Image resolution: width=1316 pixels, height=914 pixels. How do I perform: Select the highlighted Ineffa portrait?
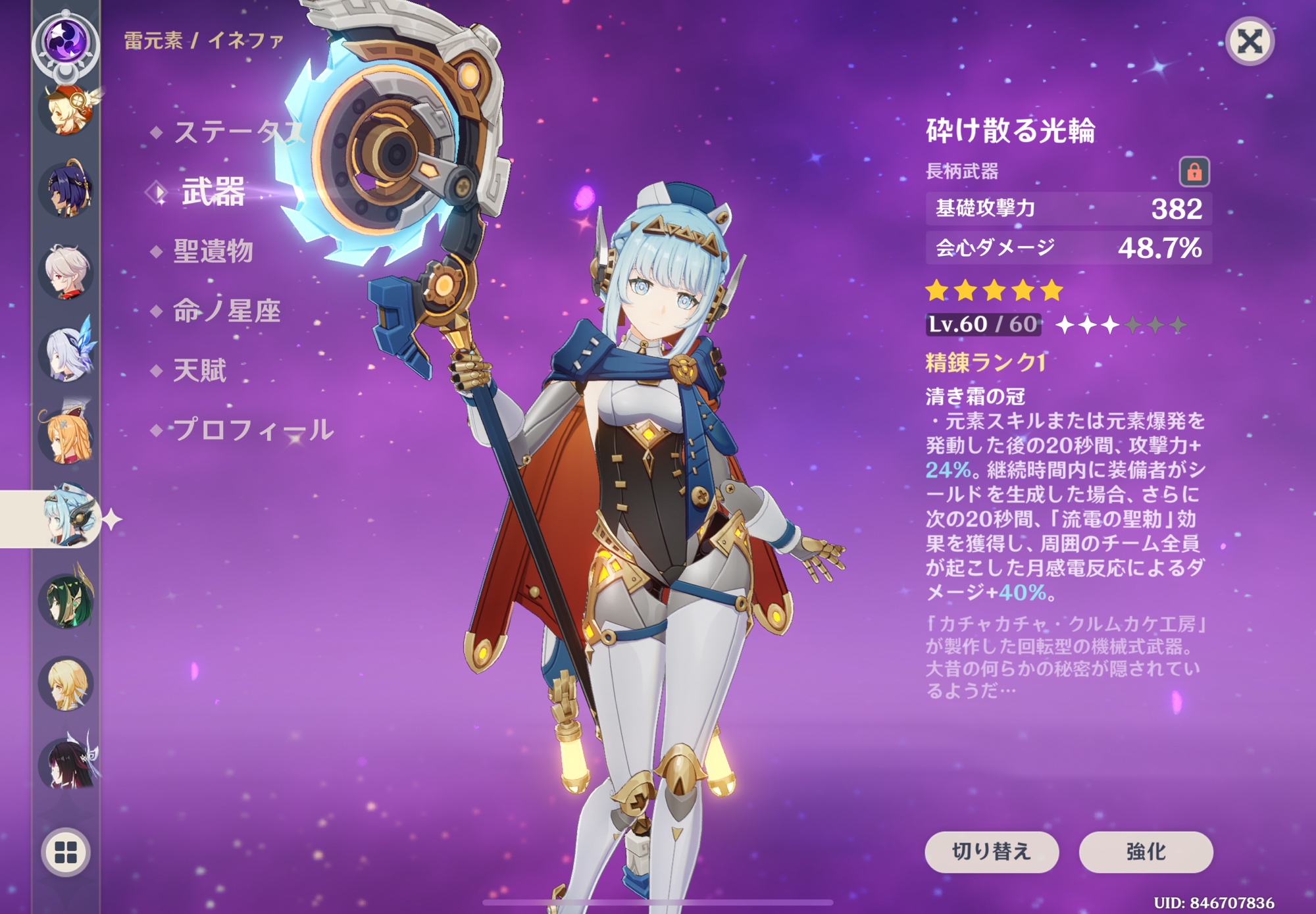pos(66,518)
